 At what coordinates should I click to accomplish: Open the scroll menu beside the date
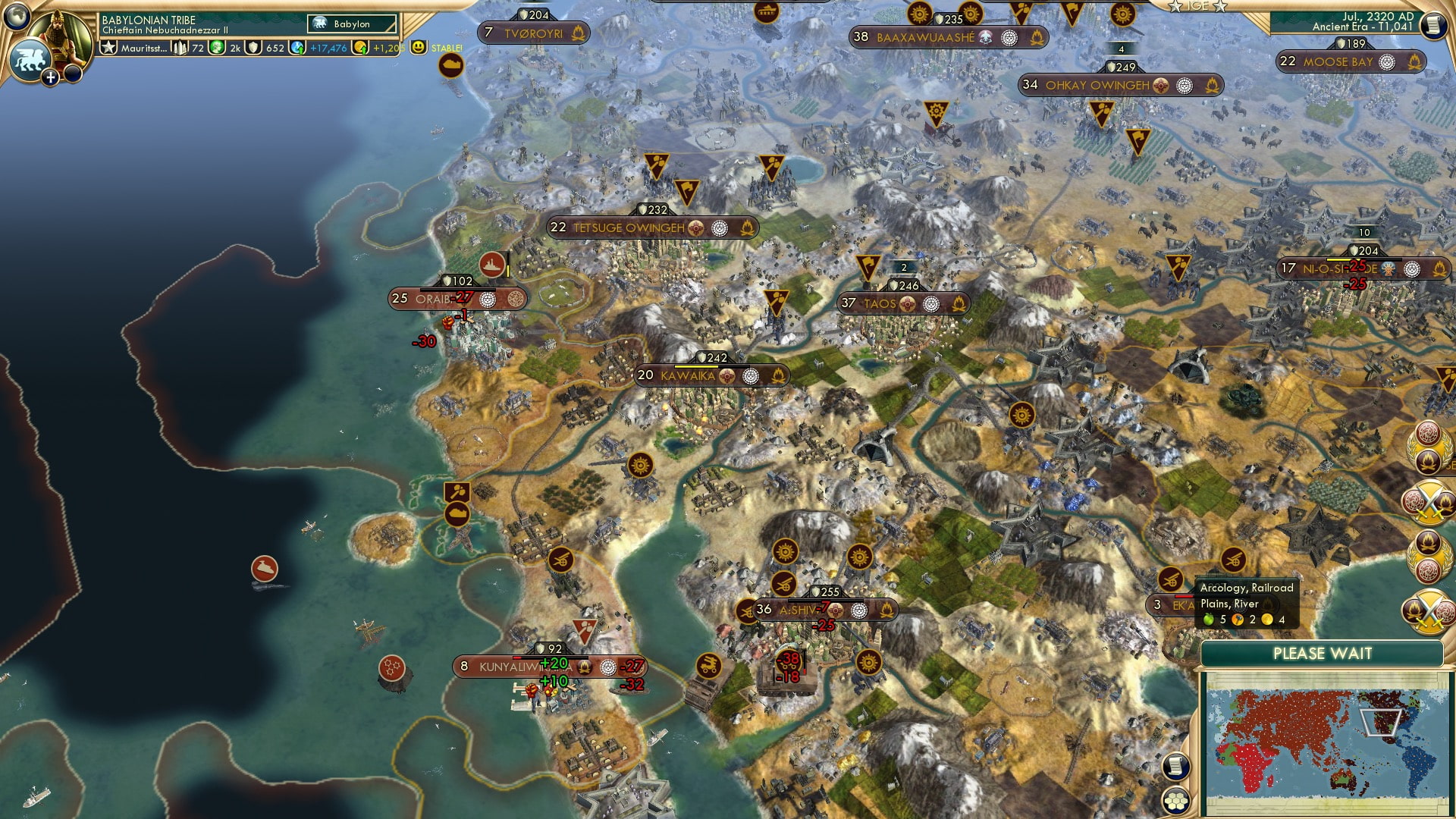pyautogui.click(x=1432, y=26)
